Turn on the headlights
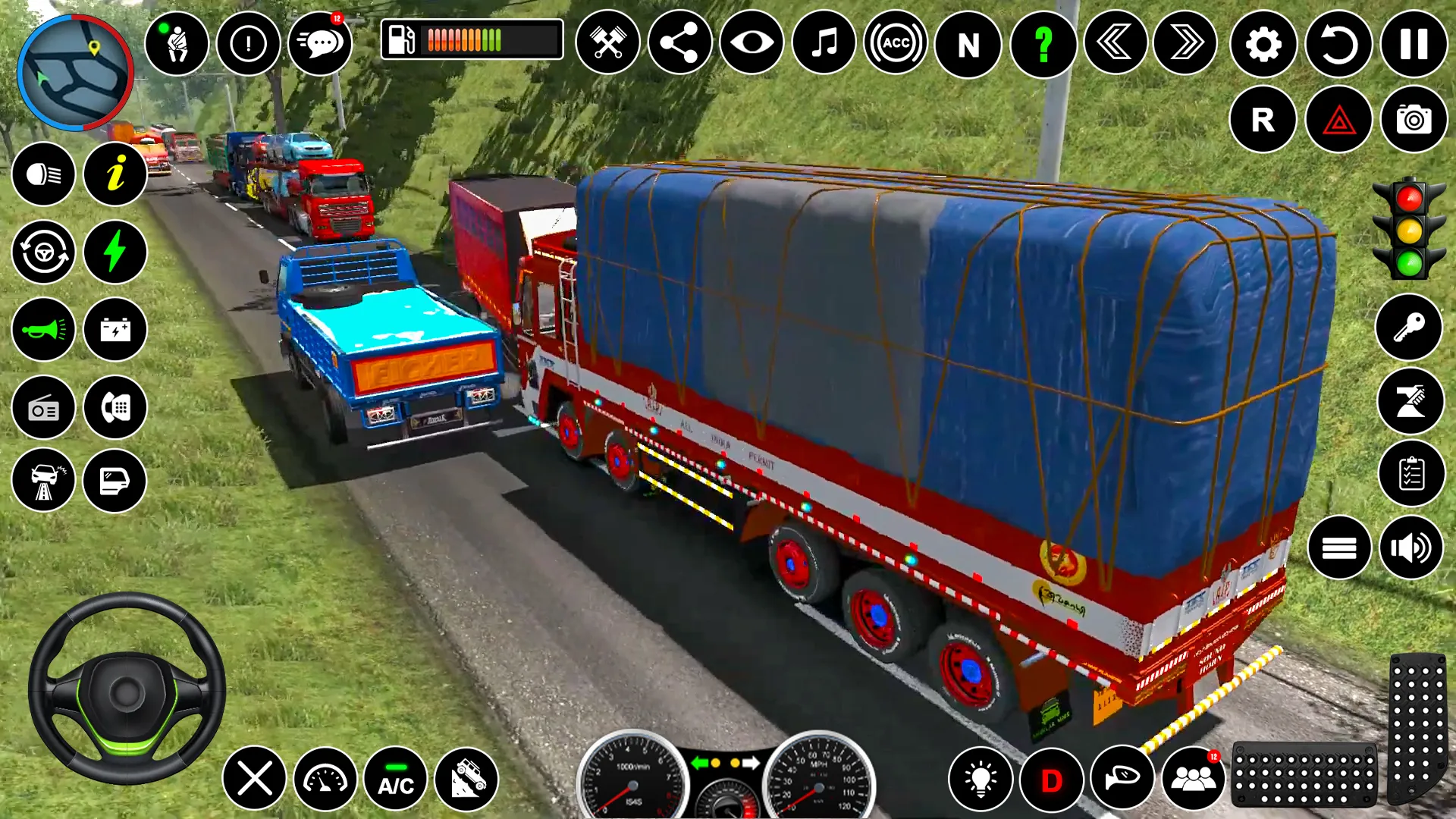This screenshot has height=819, width=1456. point(43,174)
